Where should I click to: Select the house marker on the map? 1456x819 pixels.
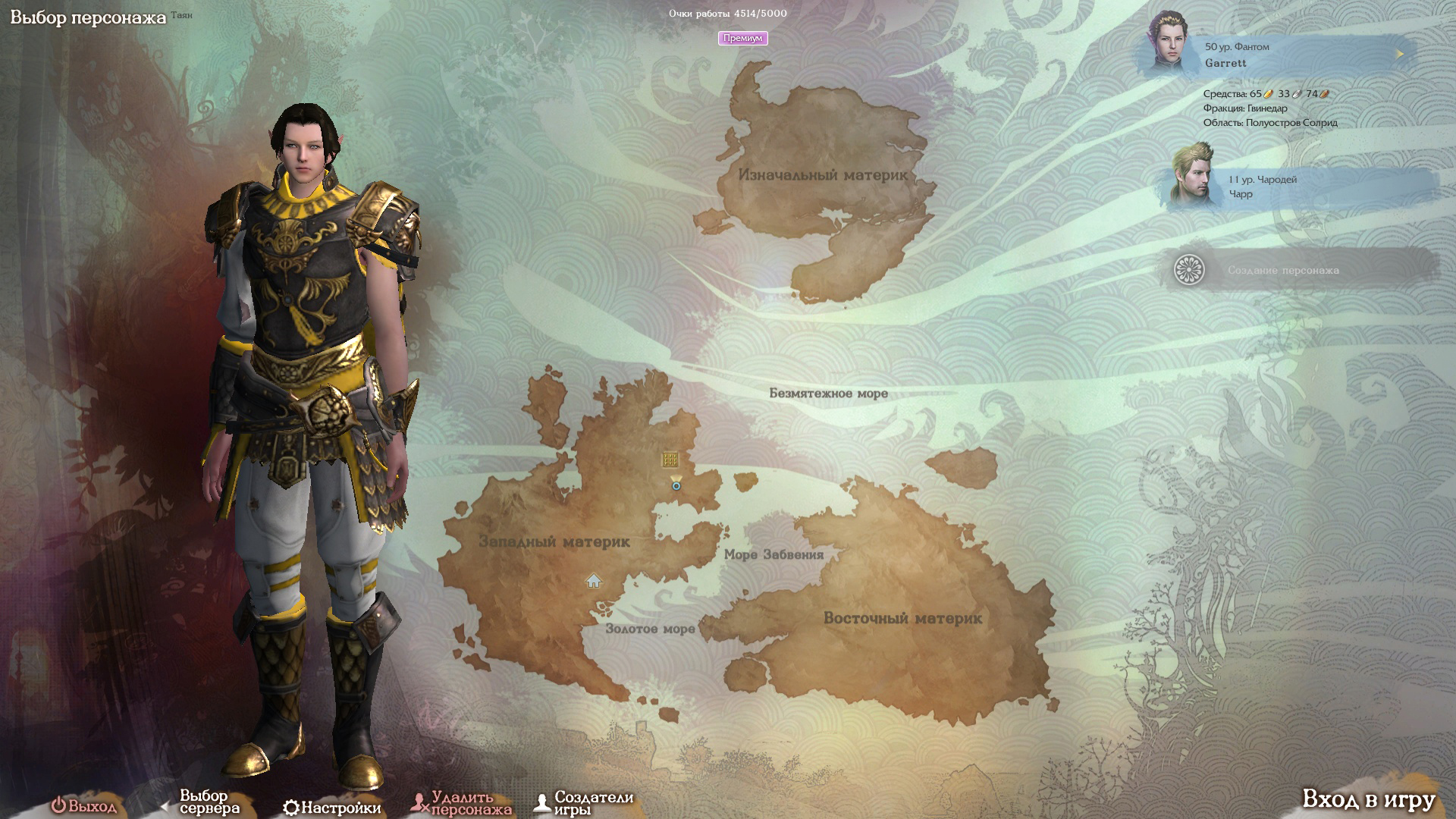pos(594,581)
